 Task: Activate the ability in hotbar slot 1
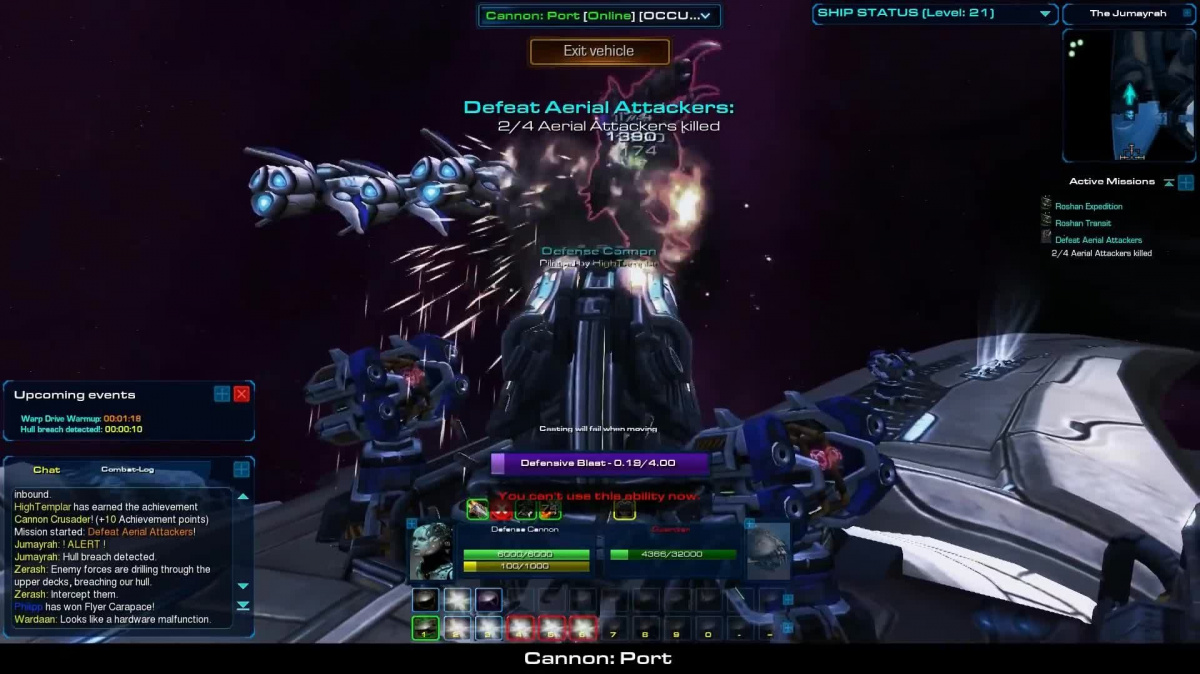(425, 628)
